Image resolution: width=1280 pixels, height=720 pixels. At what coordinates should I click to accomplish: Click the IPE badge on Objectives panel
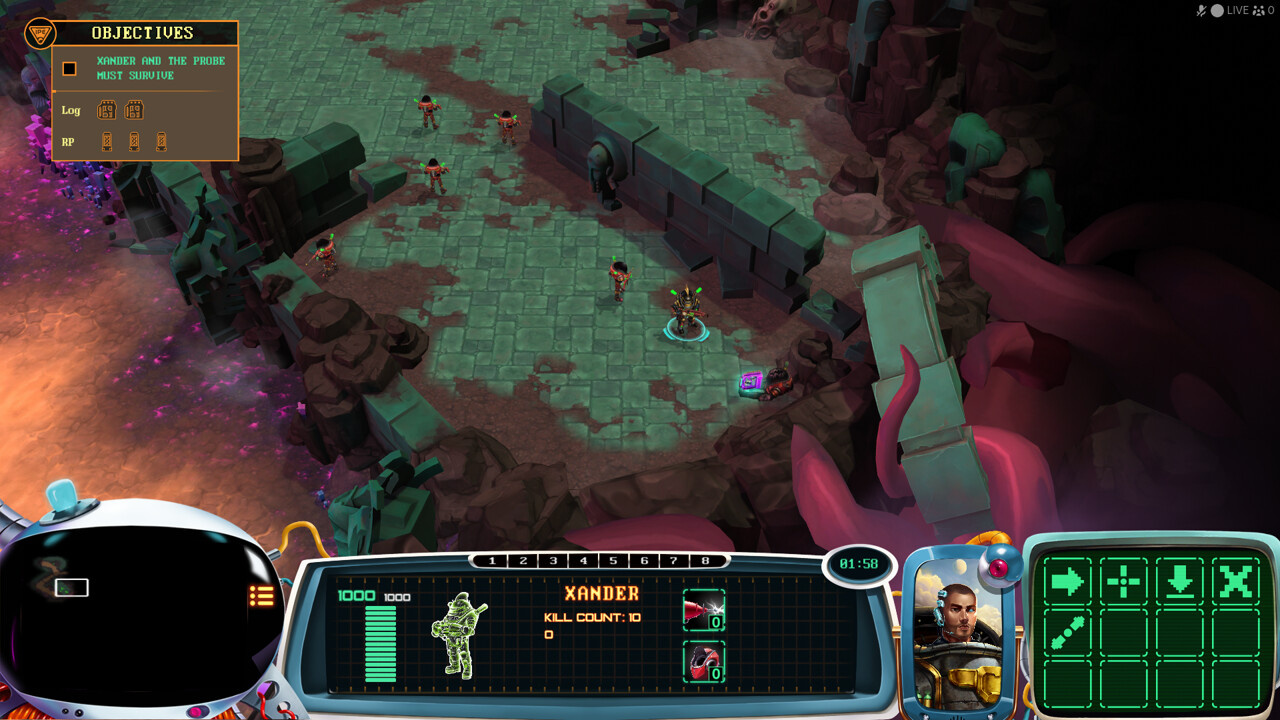click(x=39, y=35)
